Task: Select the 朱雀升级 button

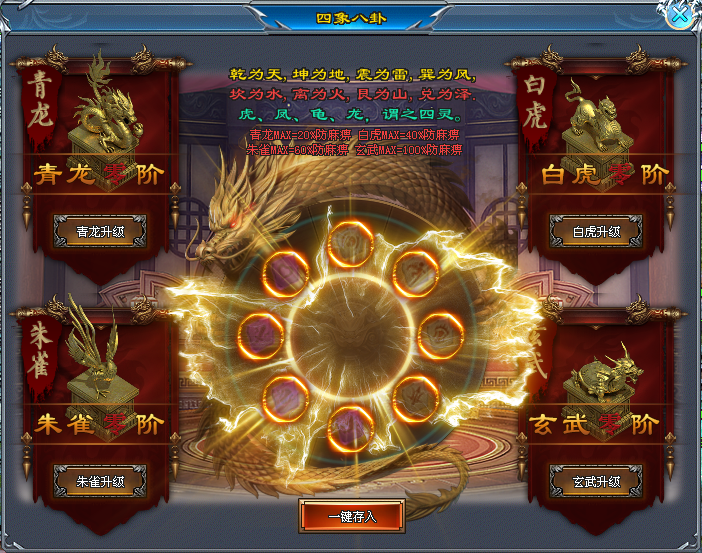Action: [x=100, y=481]
